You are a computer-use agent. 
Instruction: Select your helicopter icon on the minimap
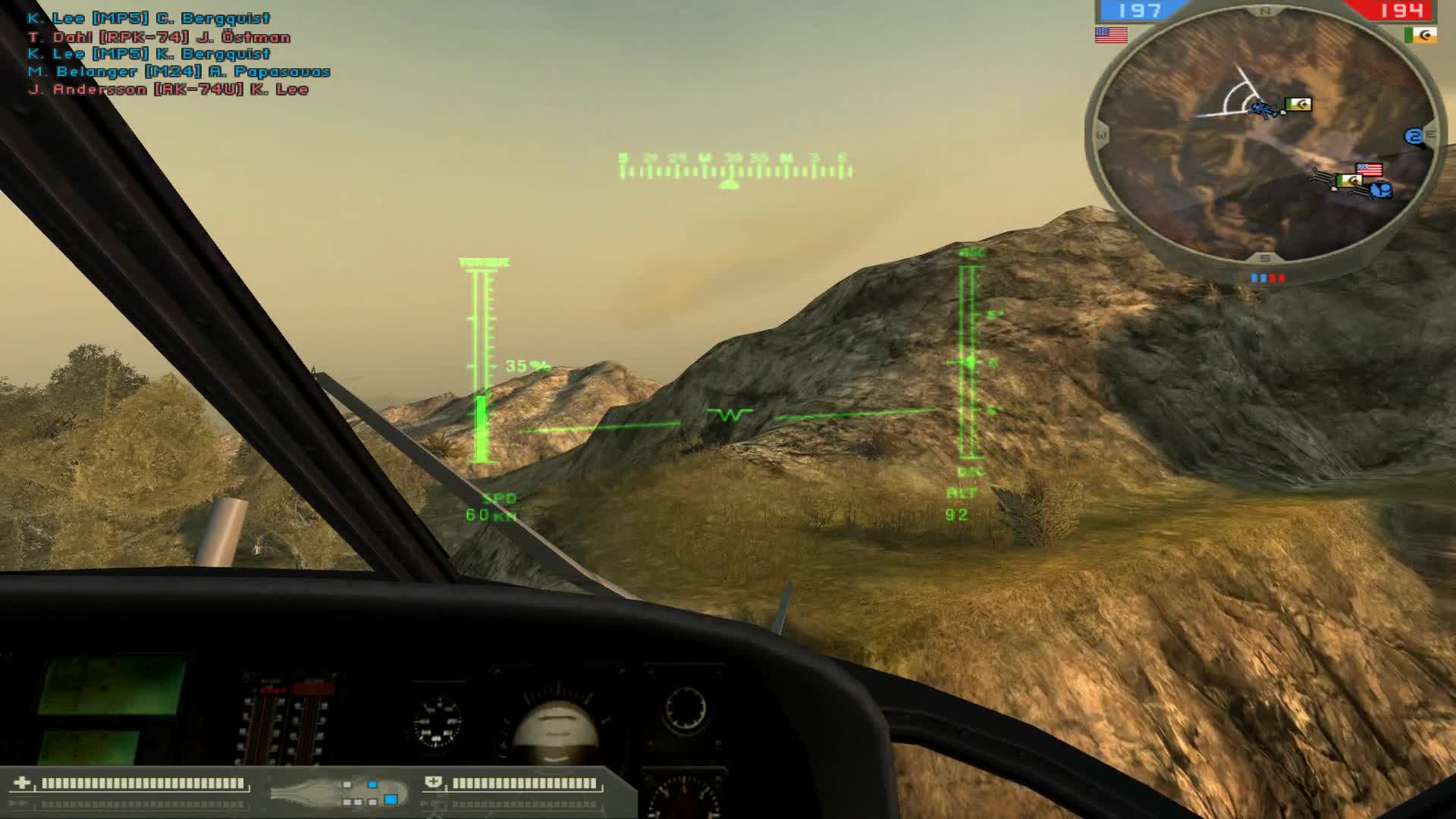pyautogui.click(x=1263, y=108)
